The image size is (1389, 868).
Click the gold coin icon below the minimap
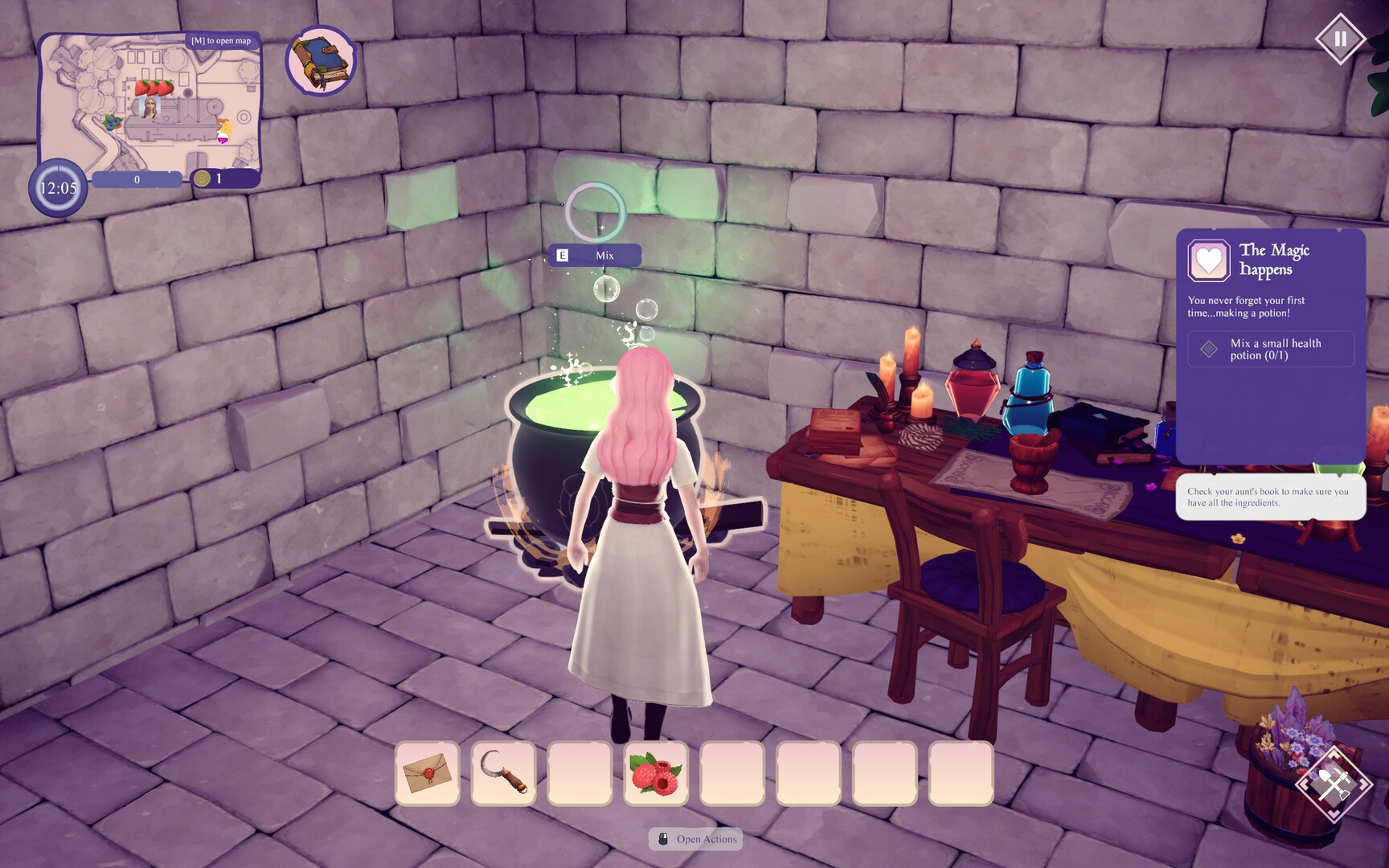tap(201, 180)
